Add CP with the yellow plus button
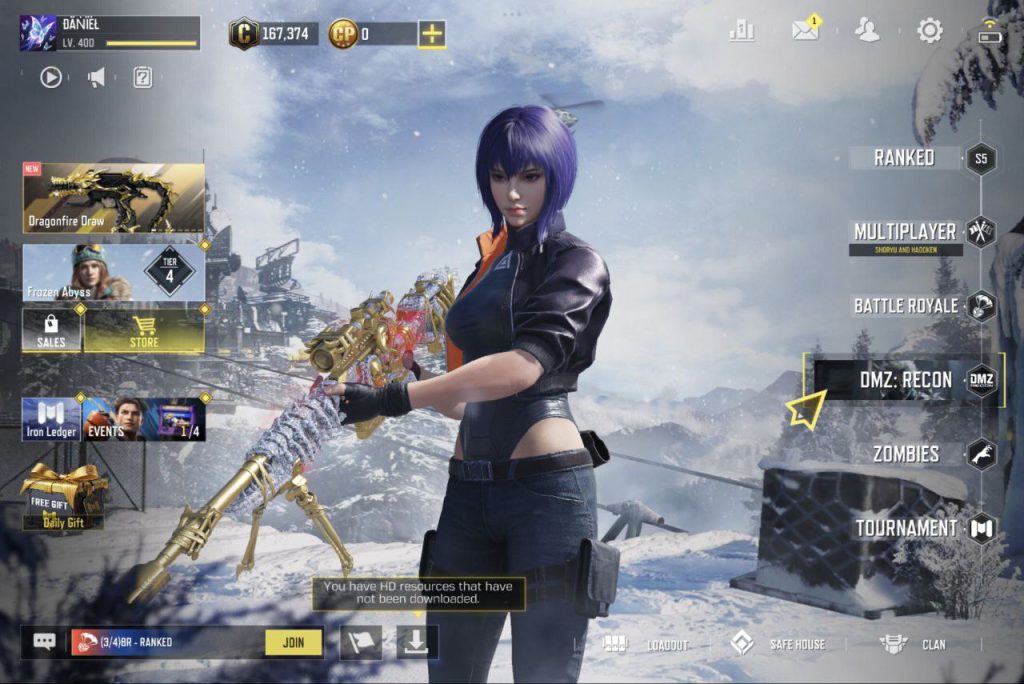This screenshot has width=1024, height=684. (432, 34)
